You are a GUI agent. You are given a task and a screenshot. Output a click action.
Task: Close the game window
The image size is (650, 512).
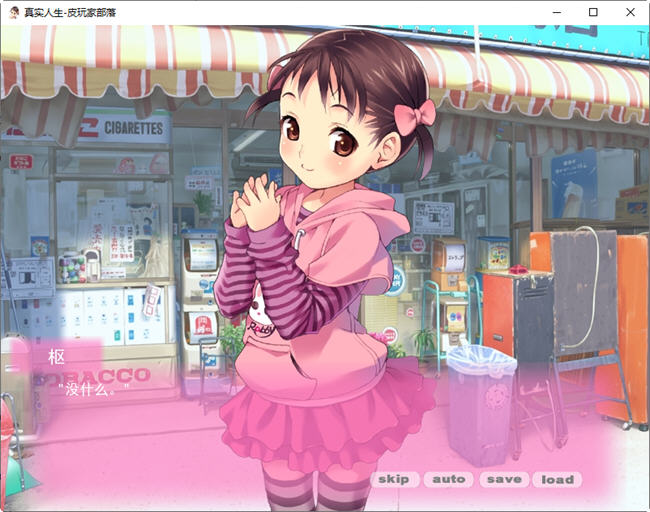pos(630,12)
